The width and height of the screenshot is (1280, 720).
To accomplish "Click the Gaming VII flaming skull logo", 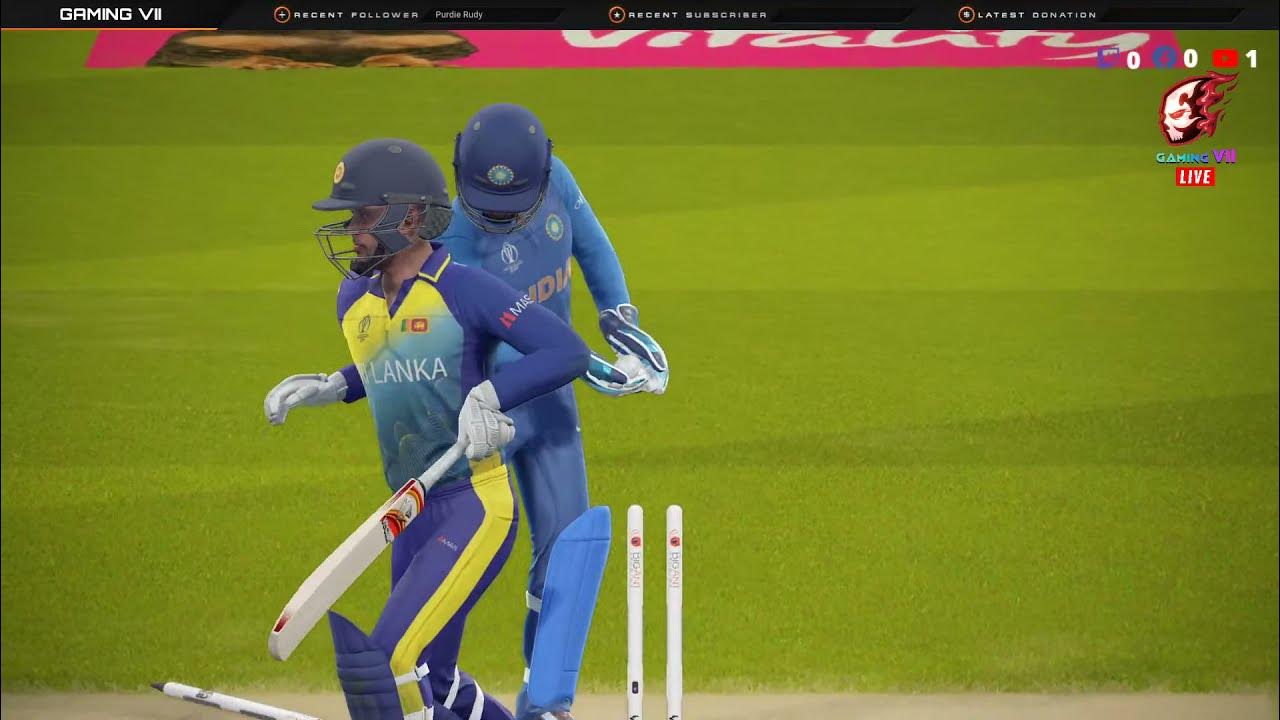I will (x=1195, y=110).
